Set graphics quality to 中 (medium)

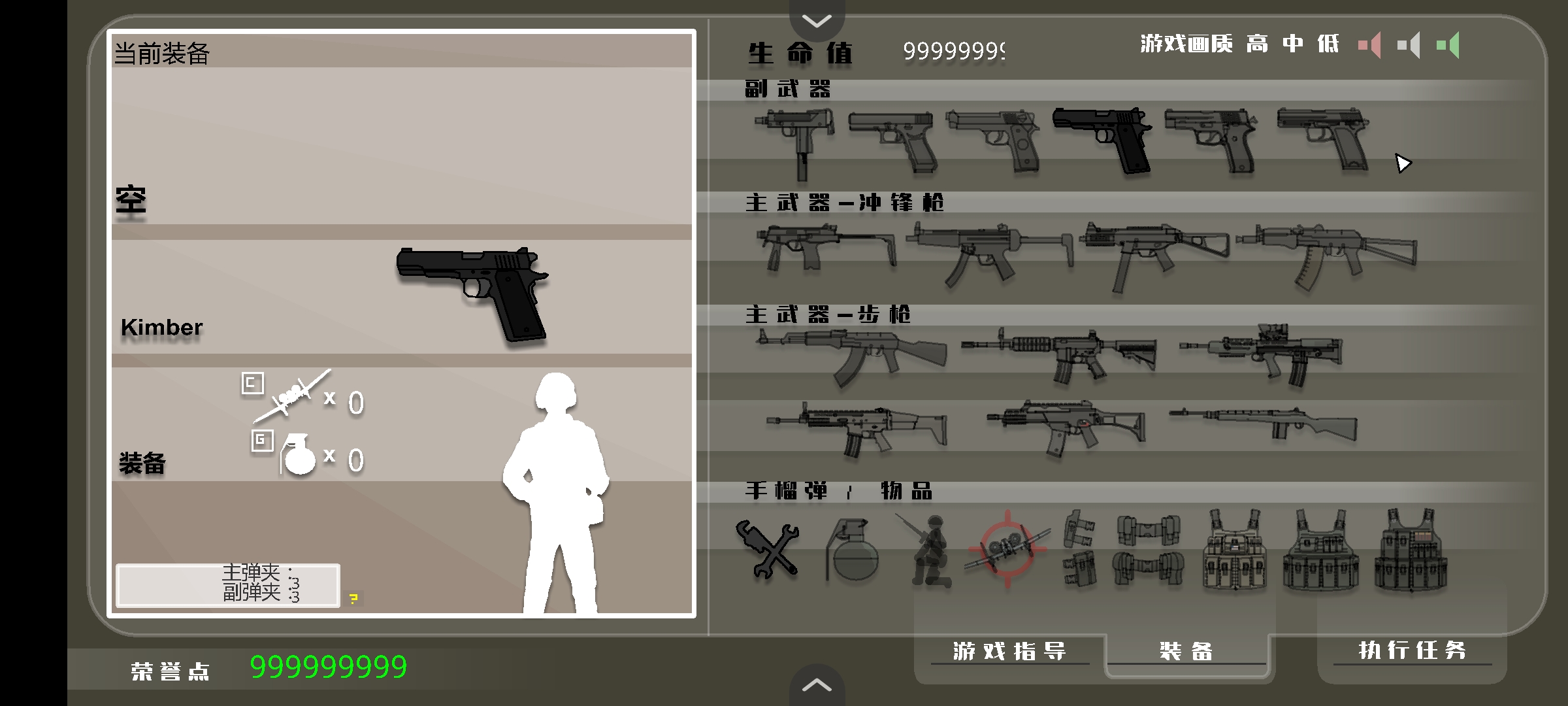[1293, 44]
